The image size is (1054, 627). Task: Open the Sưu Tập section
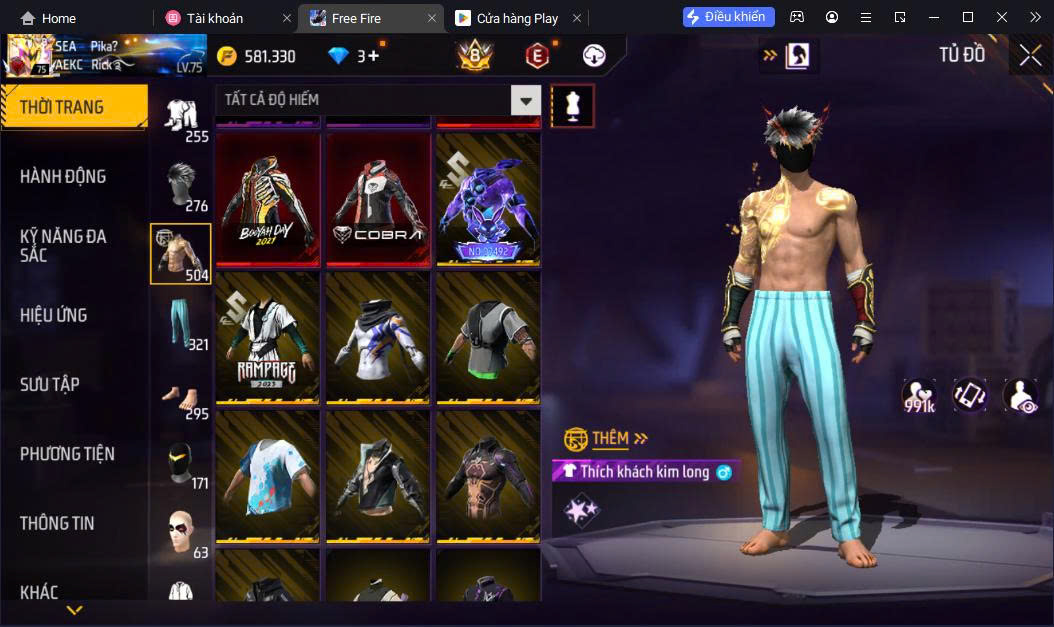[x=50, y=384]
